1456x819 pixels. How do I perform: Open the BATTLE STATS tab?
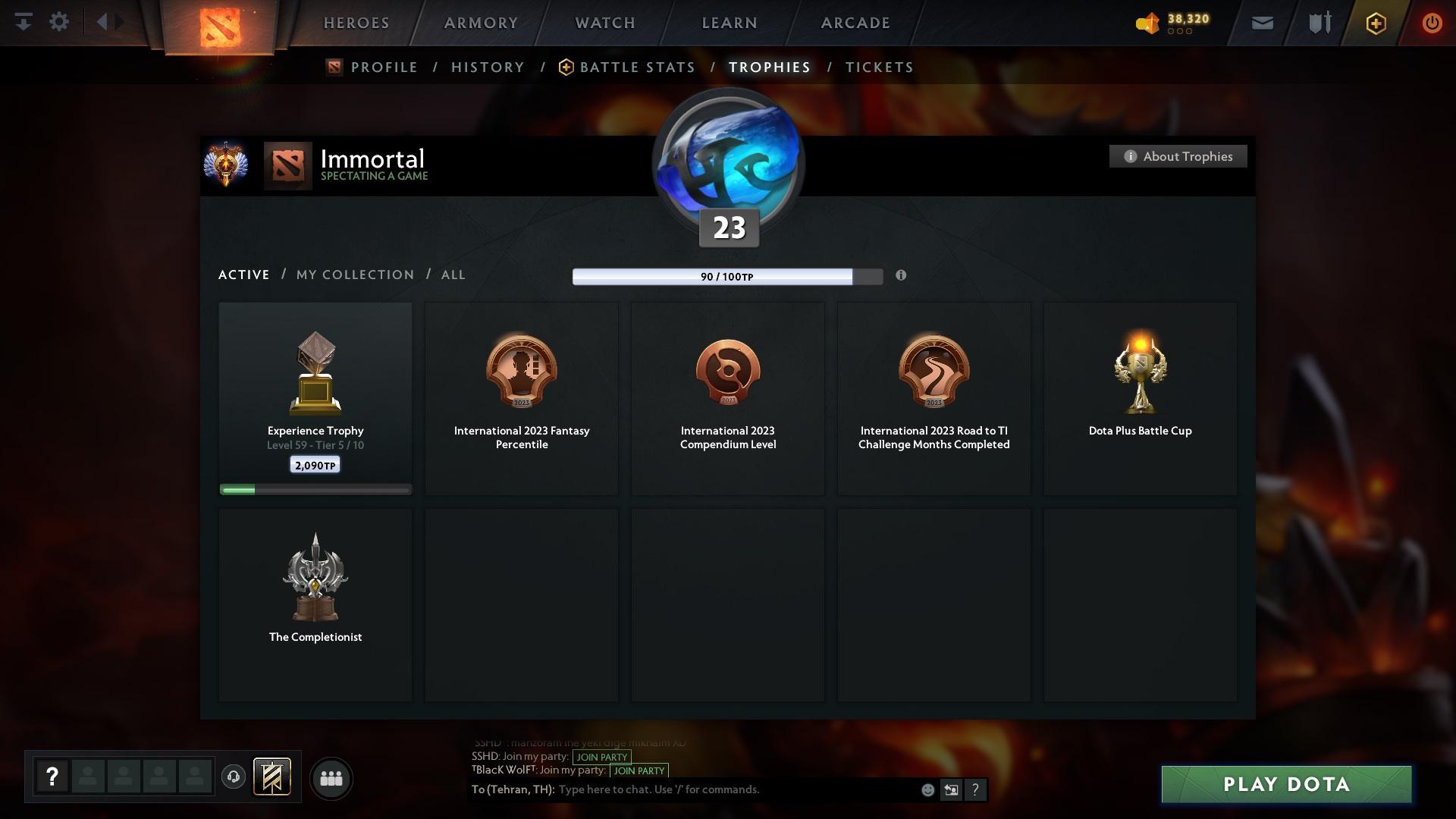point(637,67)
